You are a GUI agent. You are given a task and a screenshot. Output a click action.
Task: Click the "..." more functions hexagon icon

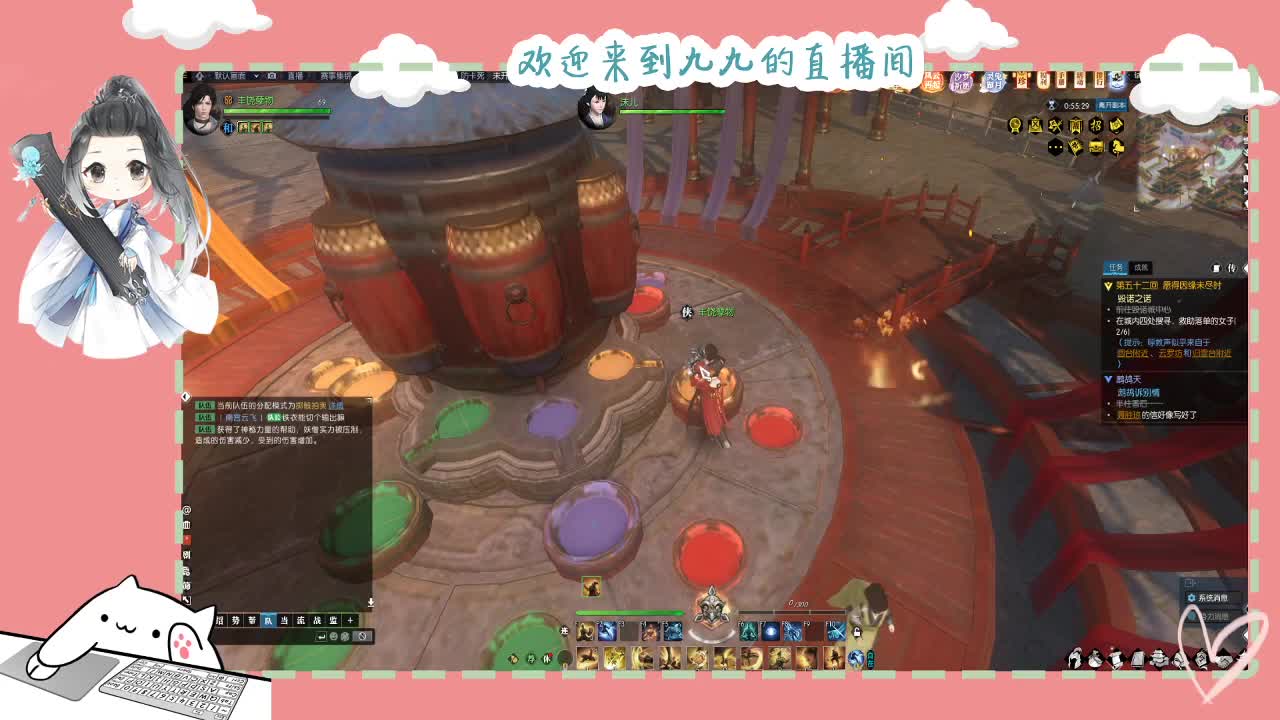pos(1056,147)
